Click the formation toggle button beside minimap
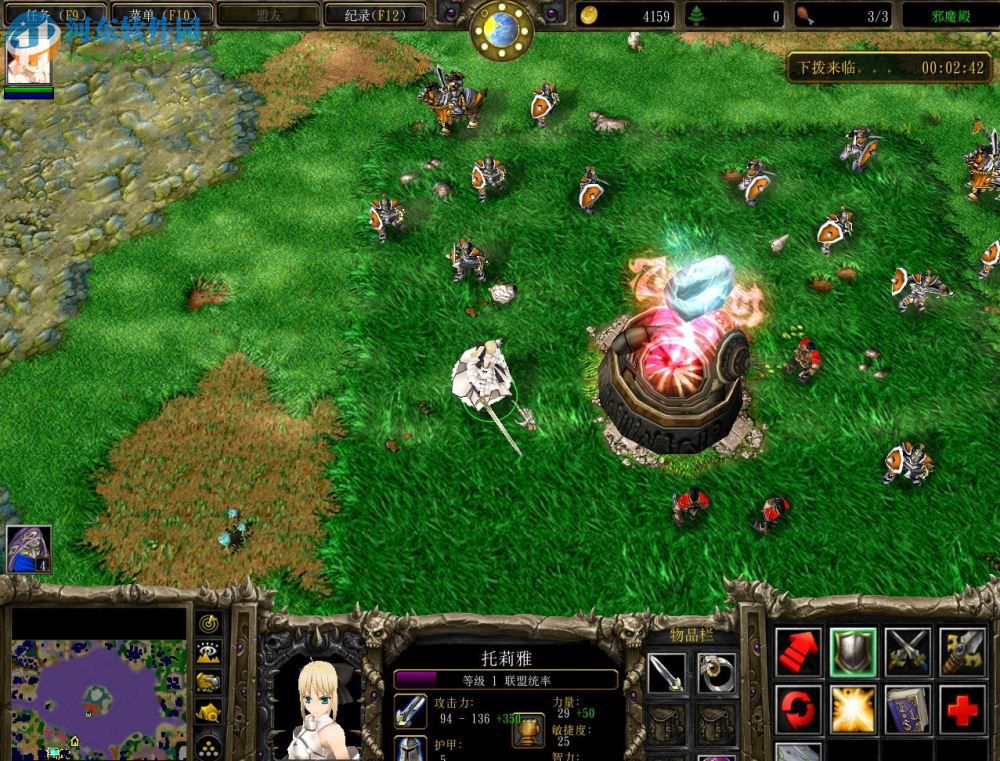 [208, 745]
